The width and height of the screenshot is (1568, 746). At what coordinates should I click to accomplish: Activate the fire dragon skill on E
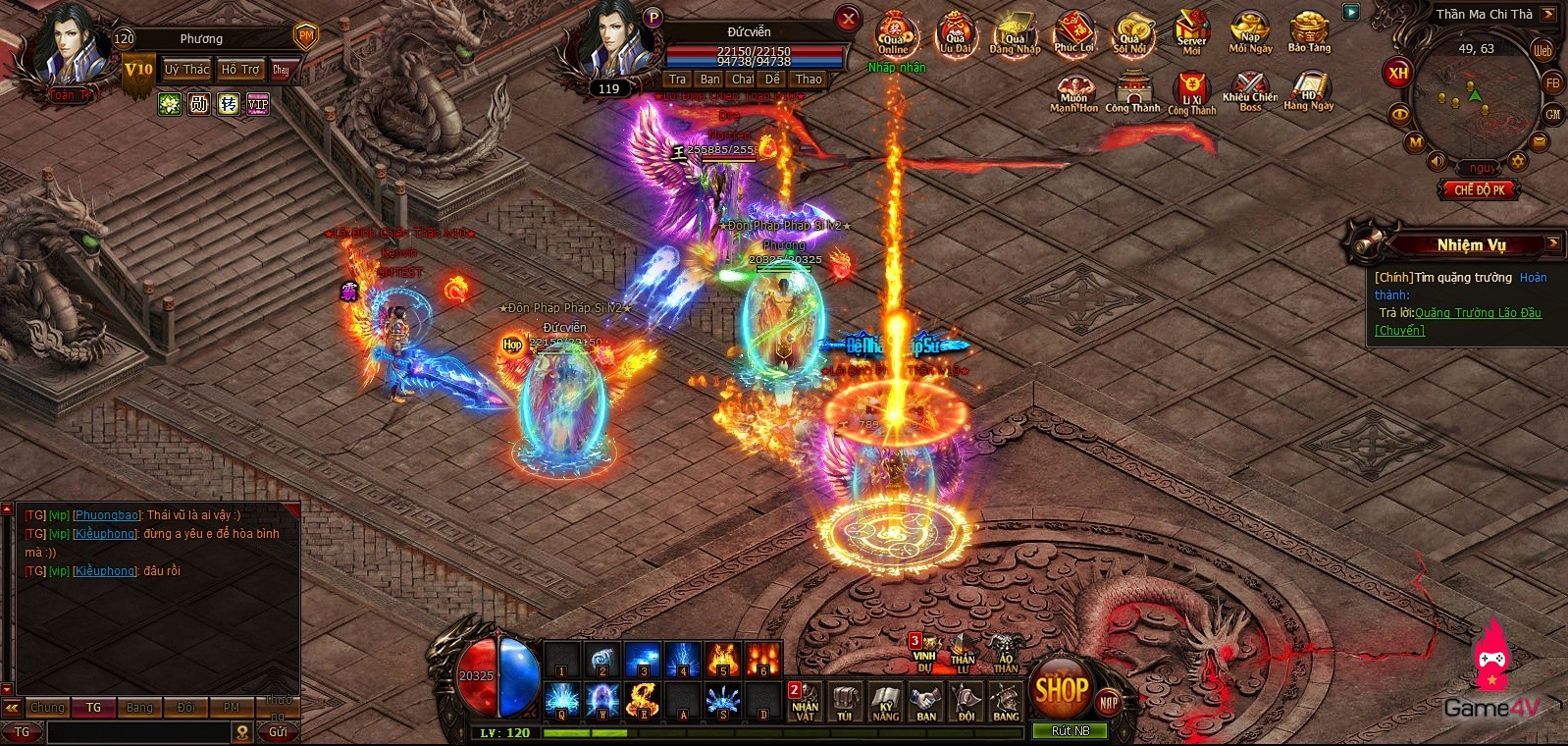[643, 701]
